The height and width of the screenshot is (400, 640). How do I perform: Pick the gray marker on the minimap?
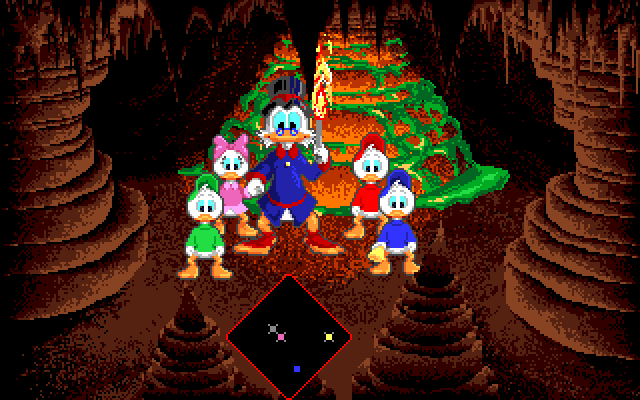point(273,328)
